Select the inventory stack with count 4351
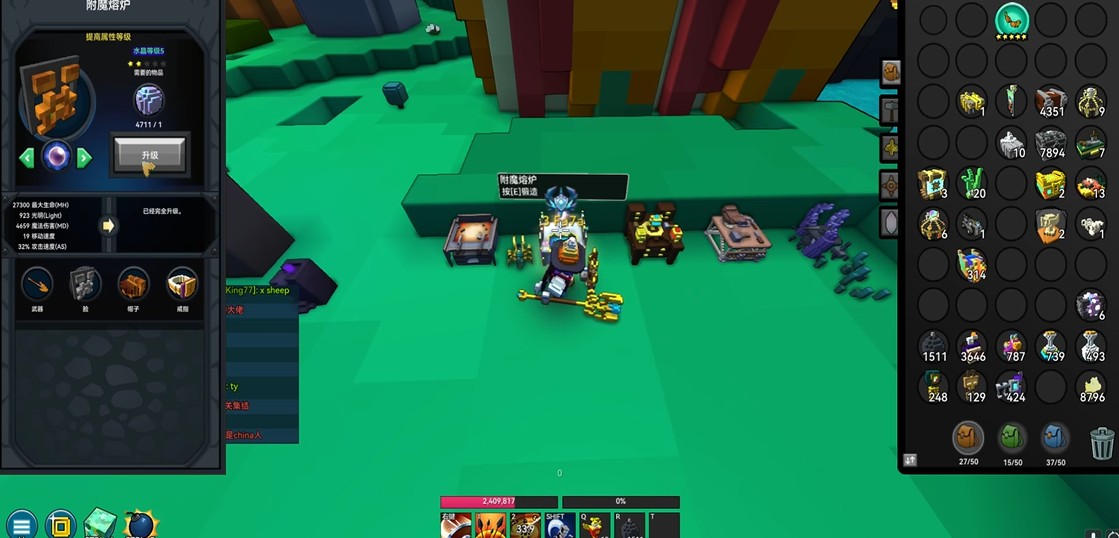1119x538 pixels. pos(1051,101)
